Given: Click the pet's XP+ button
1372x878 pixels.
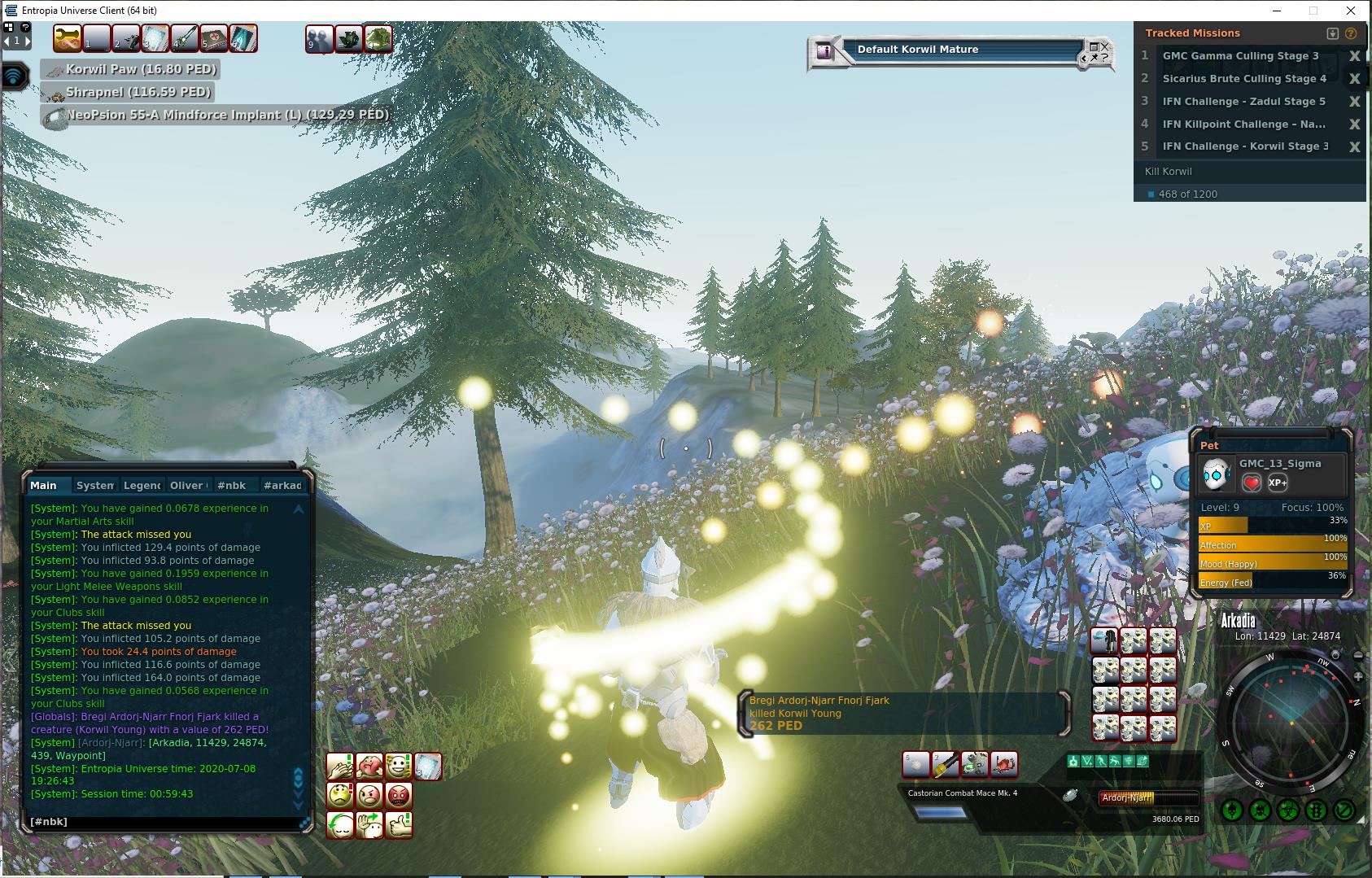Looking at the screenshot, I should 1278,483.
